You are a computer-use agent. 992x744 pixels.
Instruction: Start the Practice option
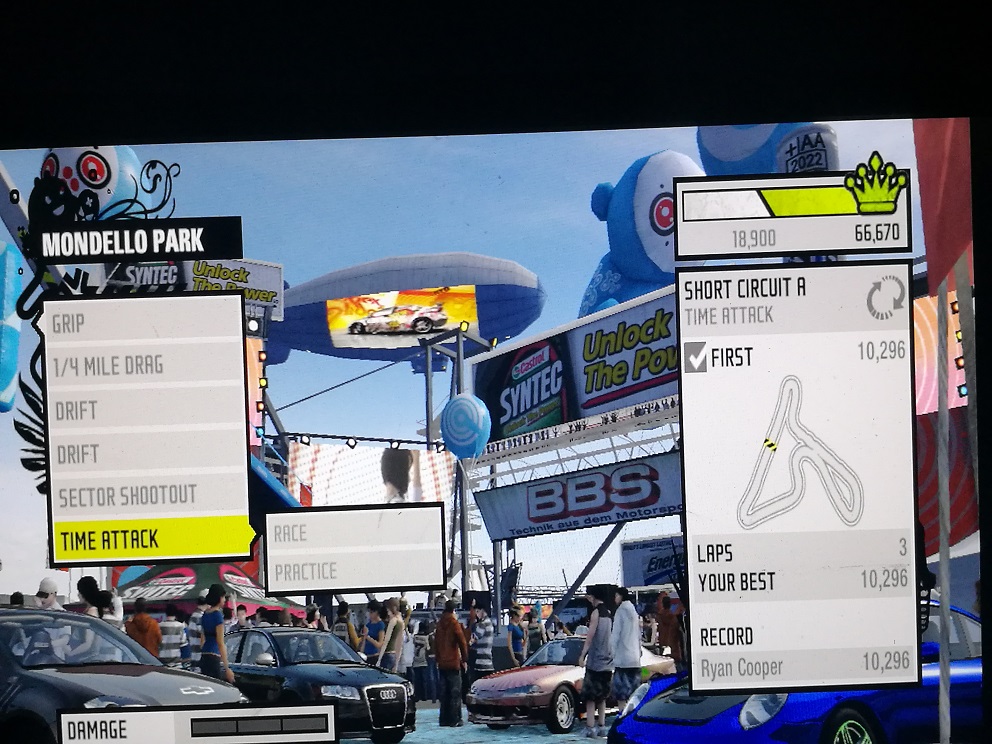pos(353,572)
